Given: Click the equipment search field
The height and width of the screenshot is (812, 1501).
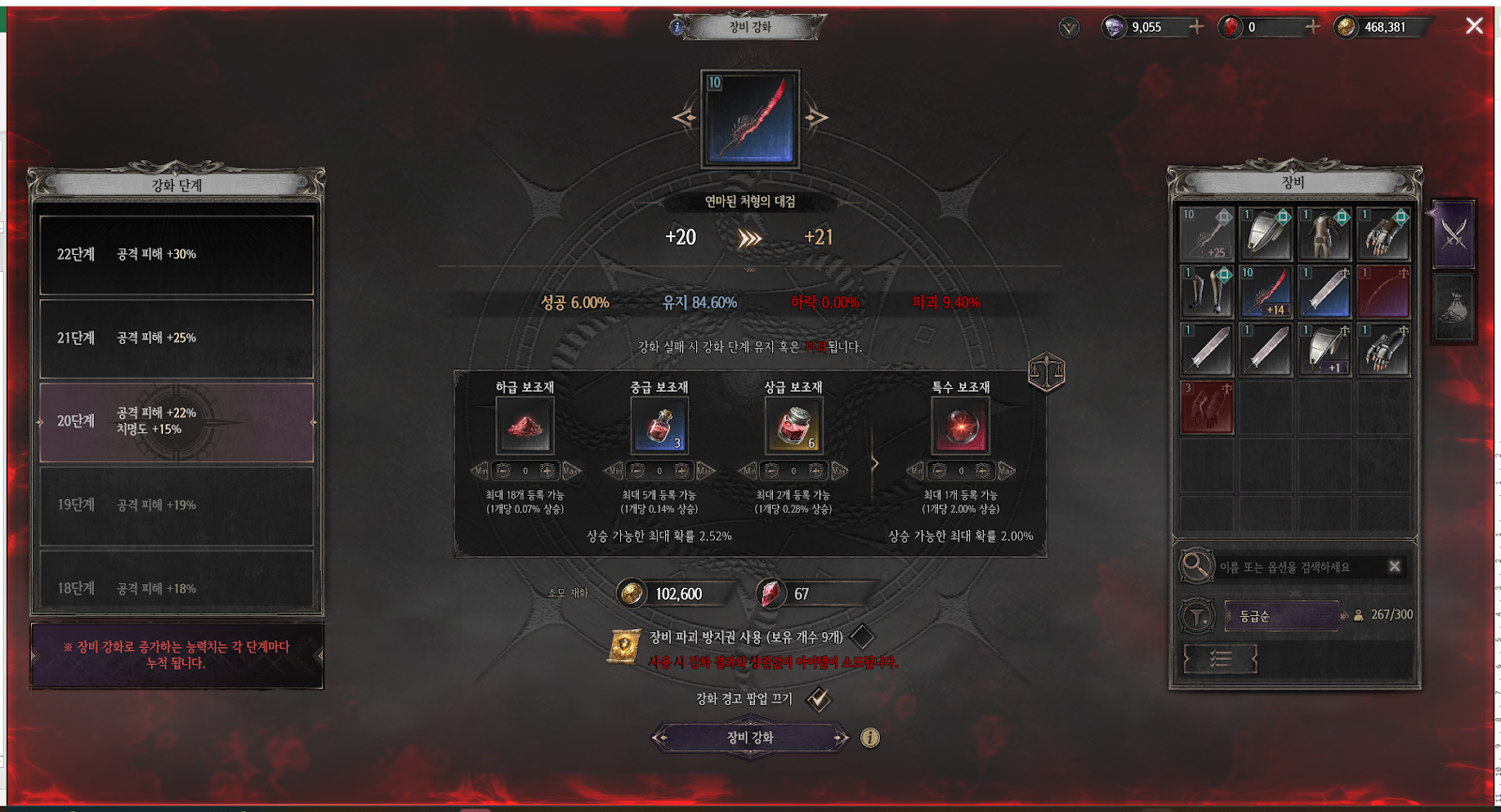Looking at the screenshot, I should pyautogui.click(x=1299, y=566).
